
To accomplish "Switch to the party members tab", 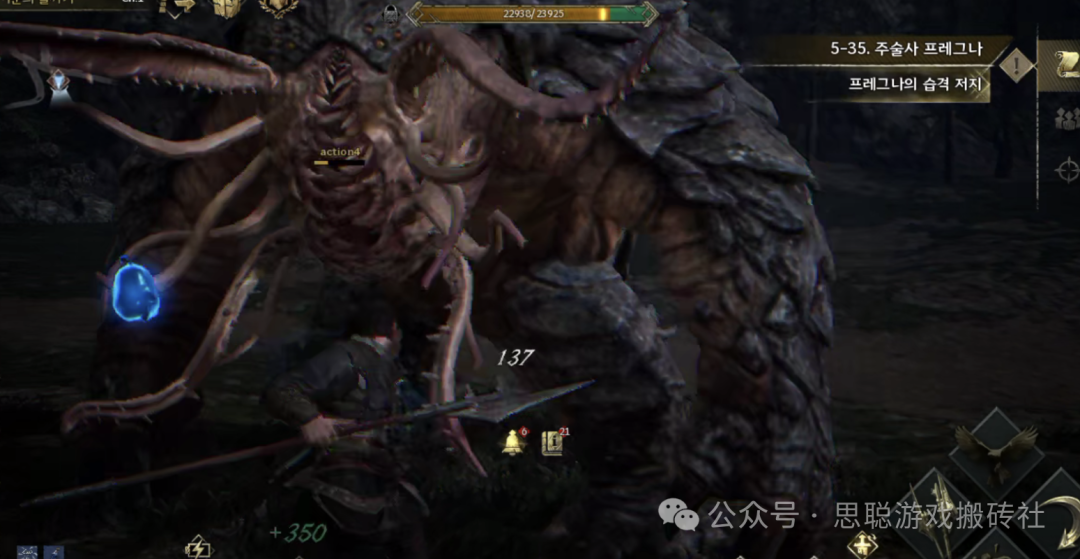I will click(1066, 118).
